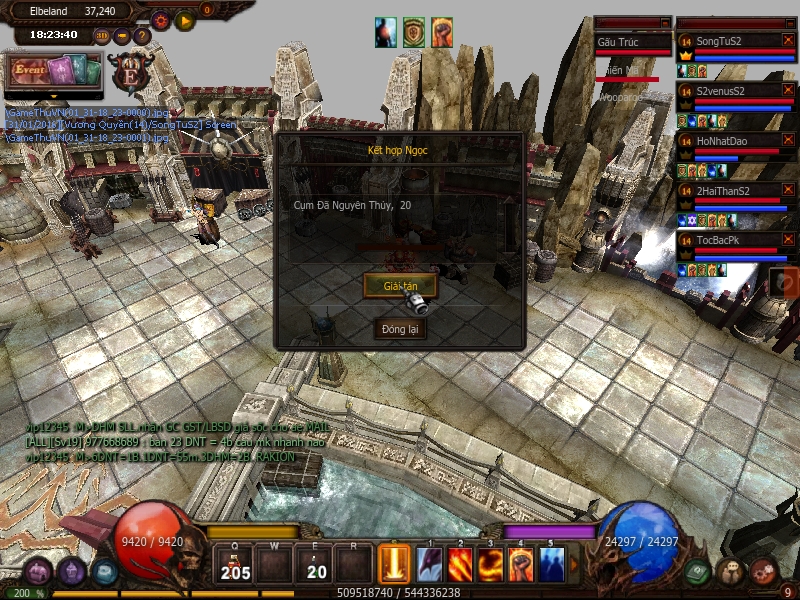Remove 2HaiThanS2 with the X button

tap(788, 190)
